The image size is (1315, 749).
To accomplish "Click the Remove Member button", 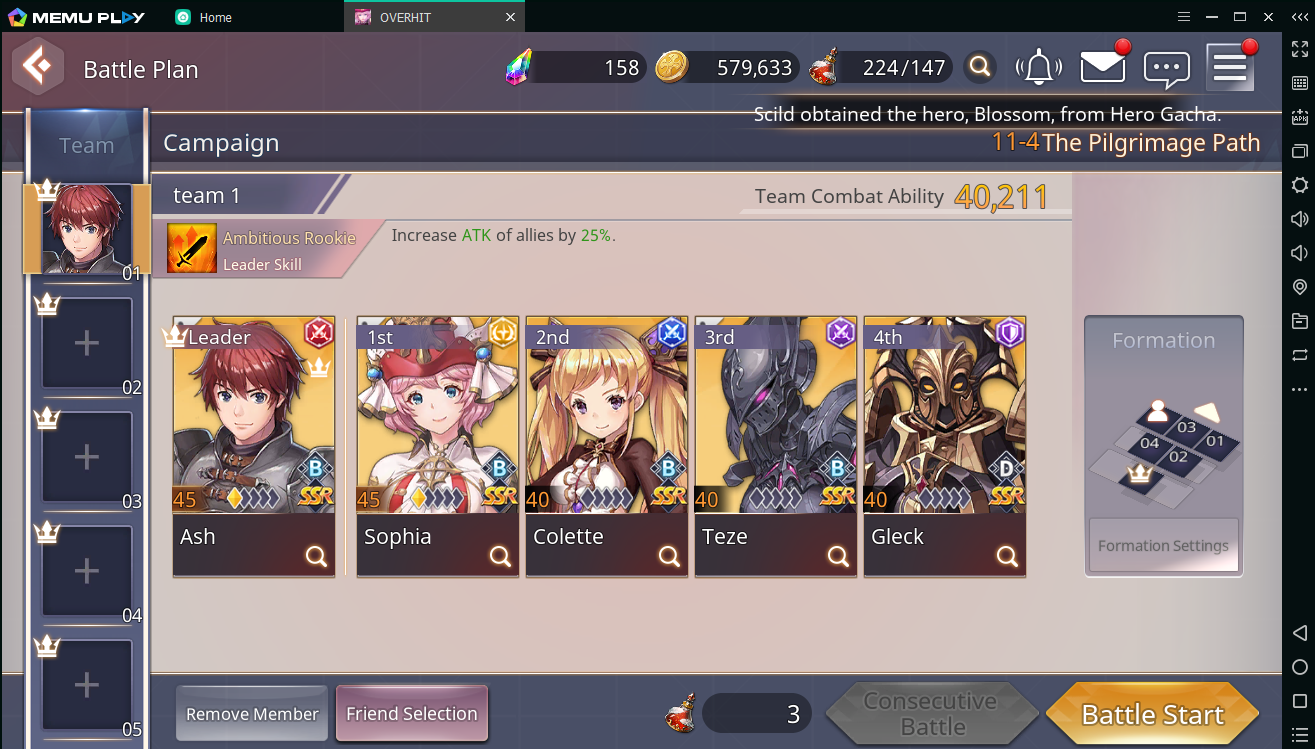I will click(252, 714).
